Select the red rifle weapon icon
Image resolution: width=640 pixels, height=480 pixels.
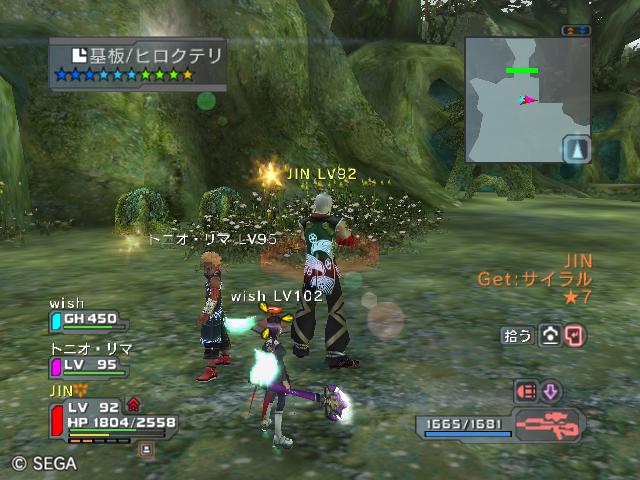(x=549, y=424)
